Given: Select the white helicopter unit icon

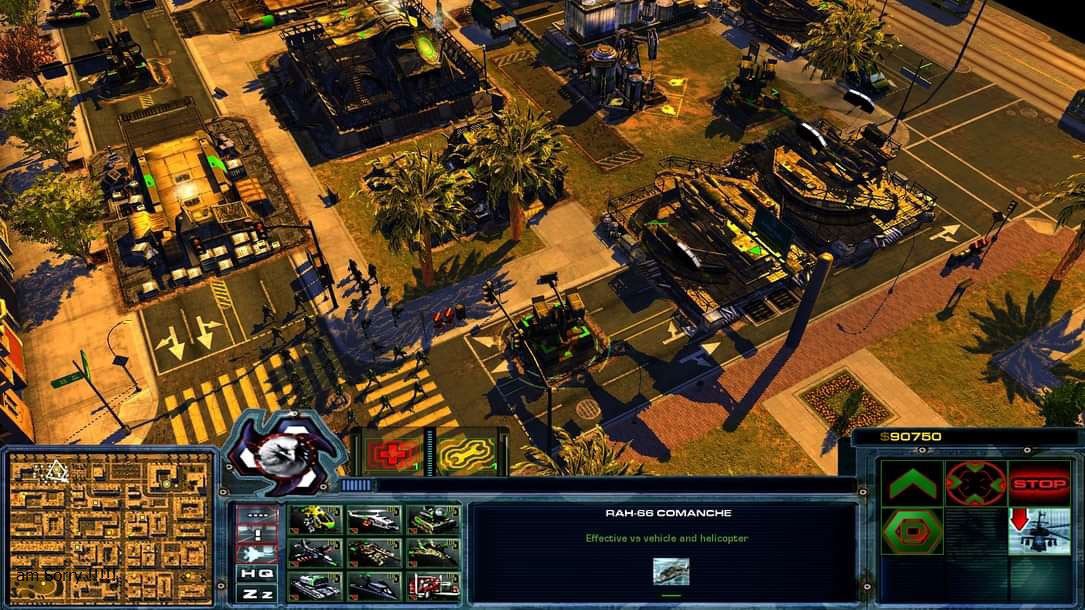Looking at the screenshot, I should click(374, 520).
